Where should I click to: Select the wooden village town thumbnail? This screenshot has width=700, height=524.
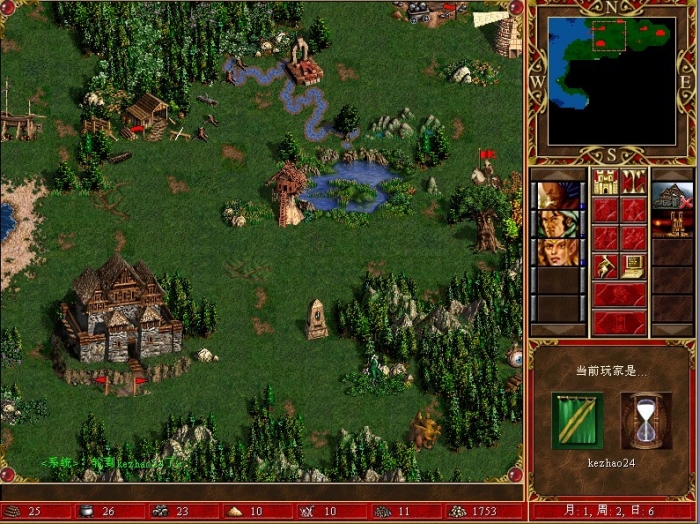point(672,195)
